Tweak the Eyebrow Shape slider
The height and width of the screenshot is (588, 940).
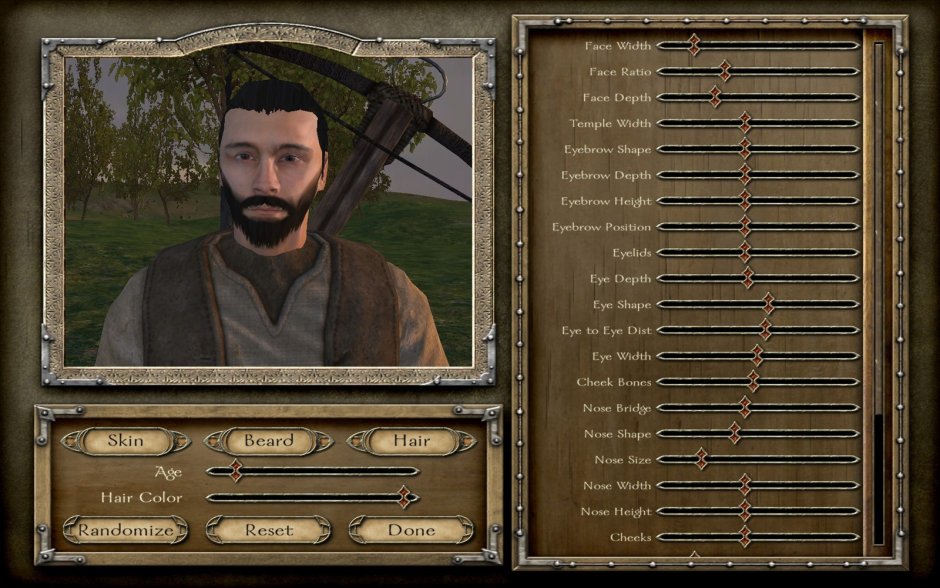coord(745,149)
